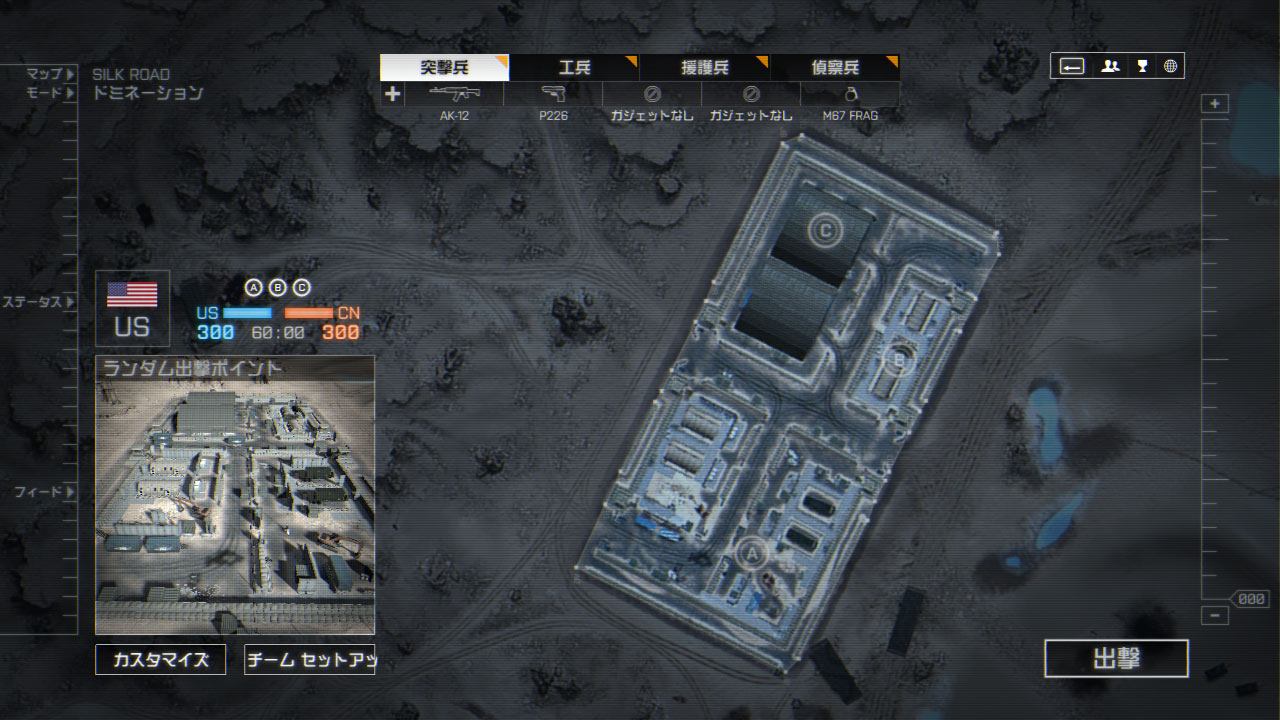
Task: Select the 工兵 class tab
Action: click(x=574, y=68)
